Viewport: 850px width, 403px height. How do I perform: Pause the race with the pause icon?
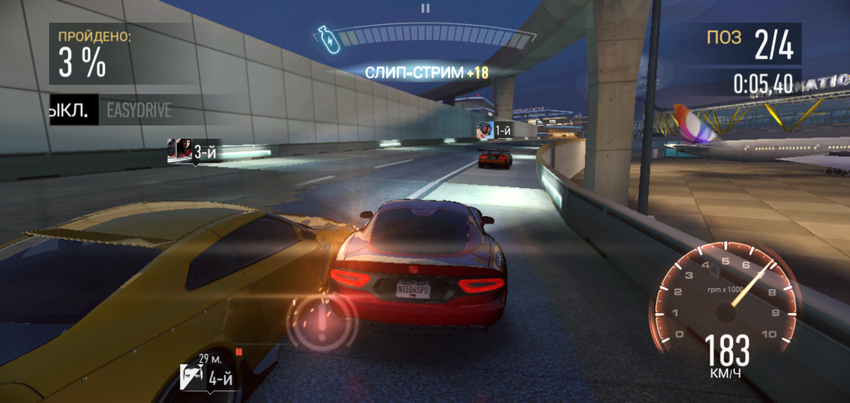pos(425,8)
